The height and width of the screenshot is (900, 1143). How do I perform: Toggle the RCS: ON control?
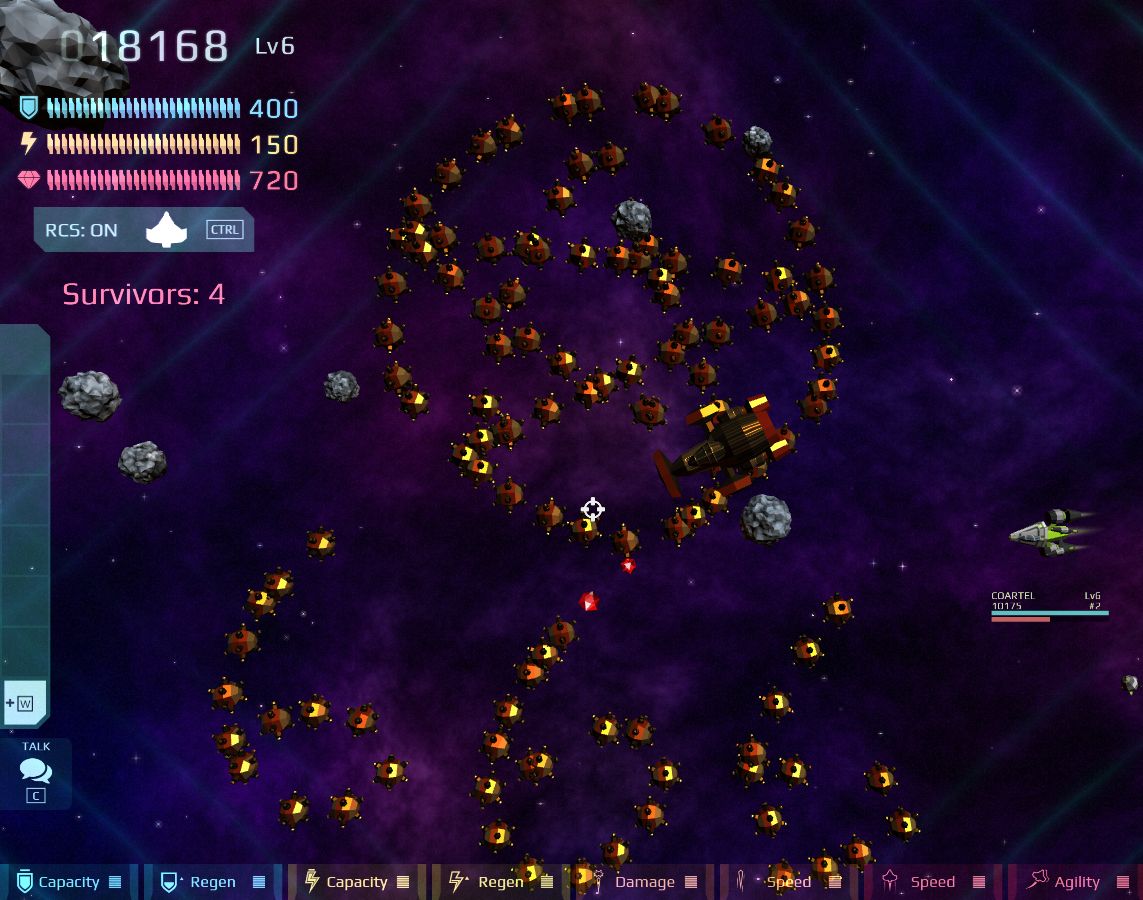(x=143, y=230)
